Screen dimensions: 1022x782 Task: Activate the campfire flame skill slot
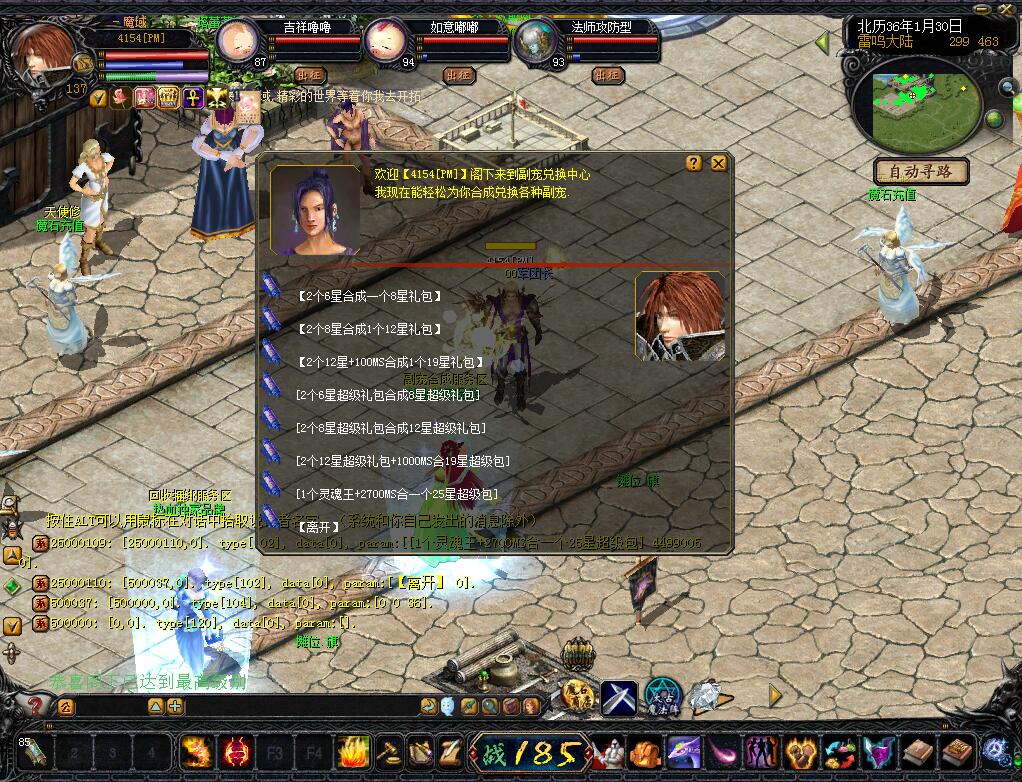click(x=353, y=751)
